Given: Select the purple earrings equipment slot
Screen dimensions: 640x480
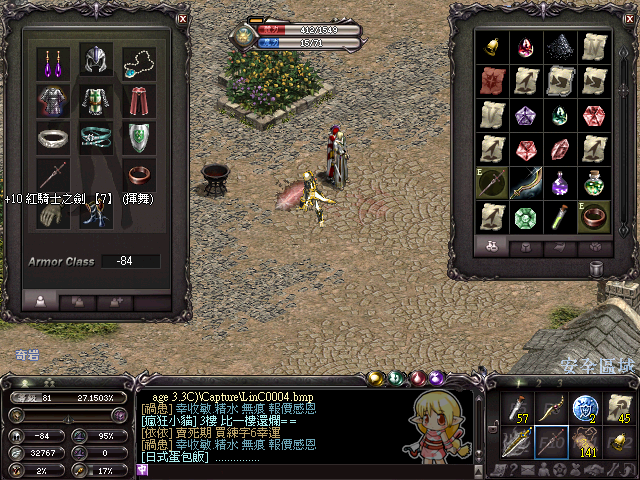Looking at the screenshot, I should coord(52,62).
